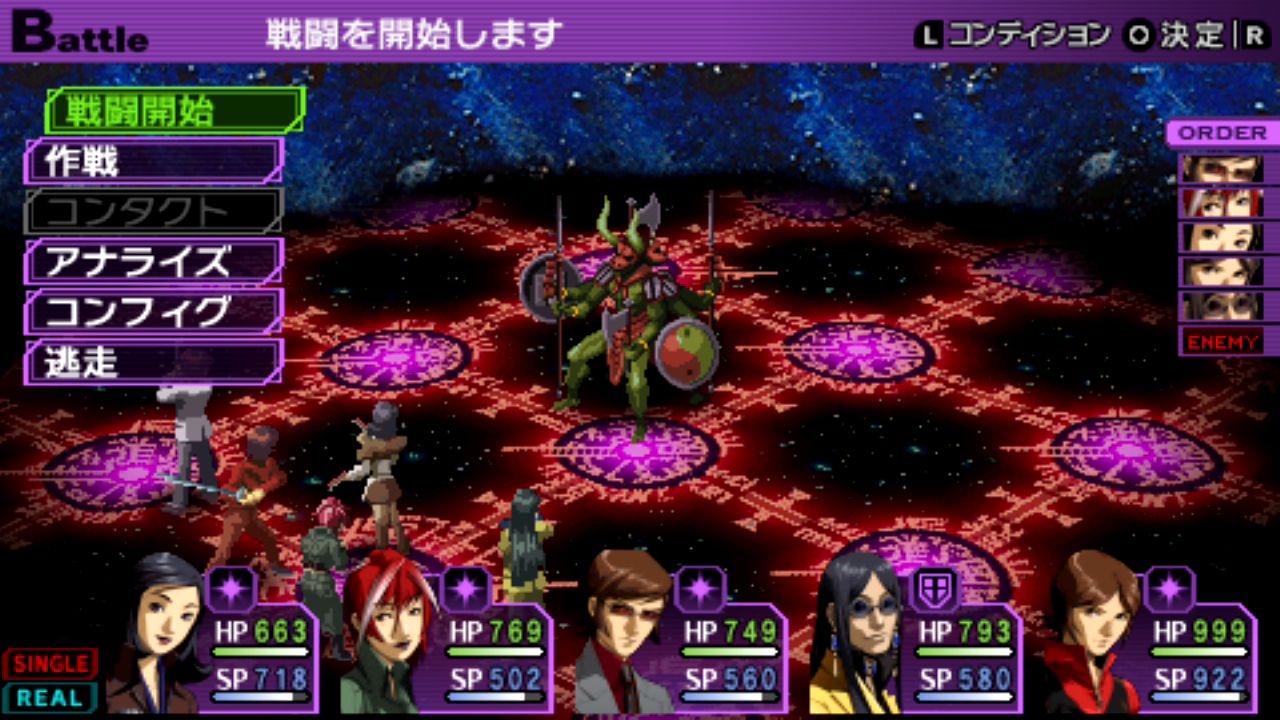The width and height of the screenshot is (1280, 720).
Task: Toggle the SINGLE mode indicator
Action: (x=50, y=663)
